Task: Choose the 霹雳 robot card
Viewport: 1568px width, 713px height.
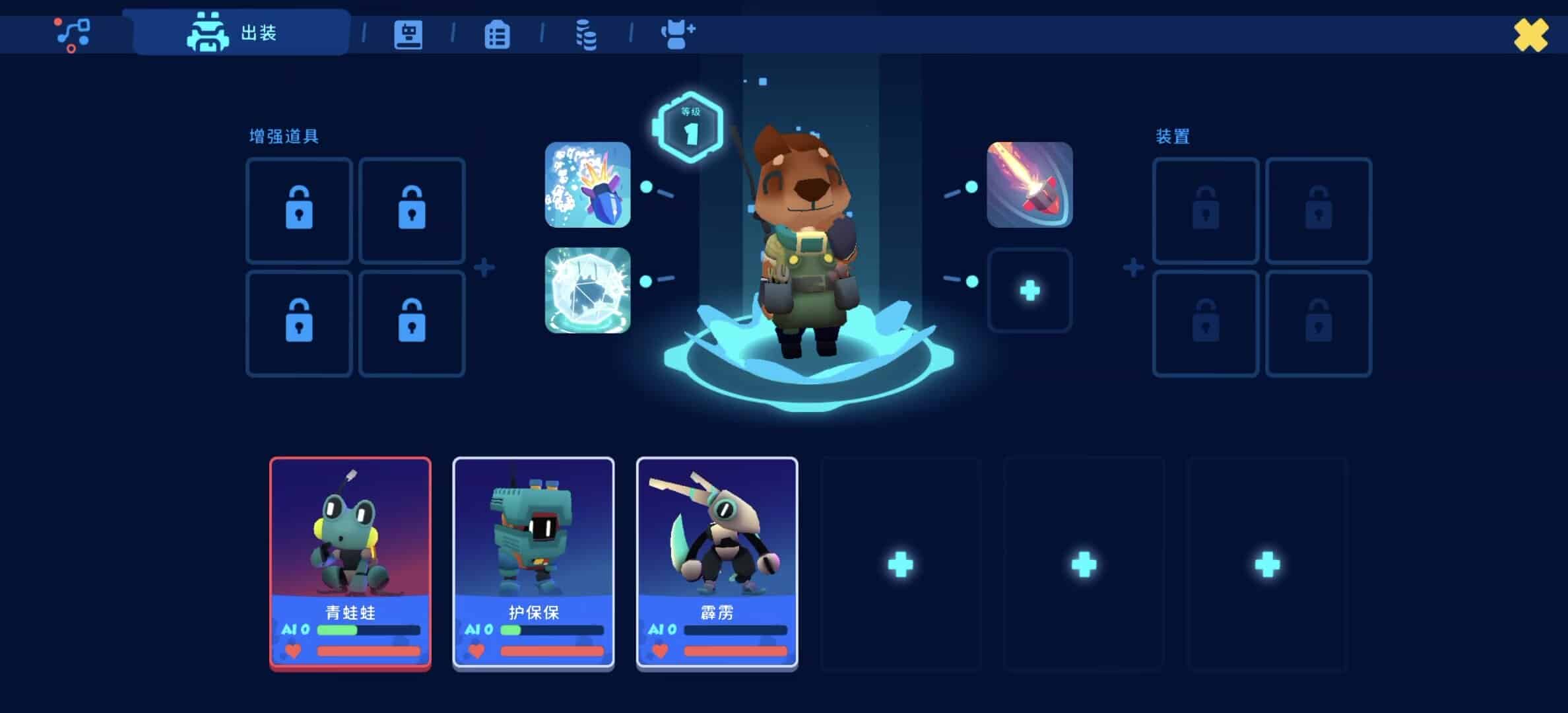Action: [x=717, y=563]
